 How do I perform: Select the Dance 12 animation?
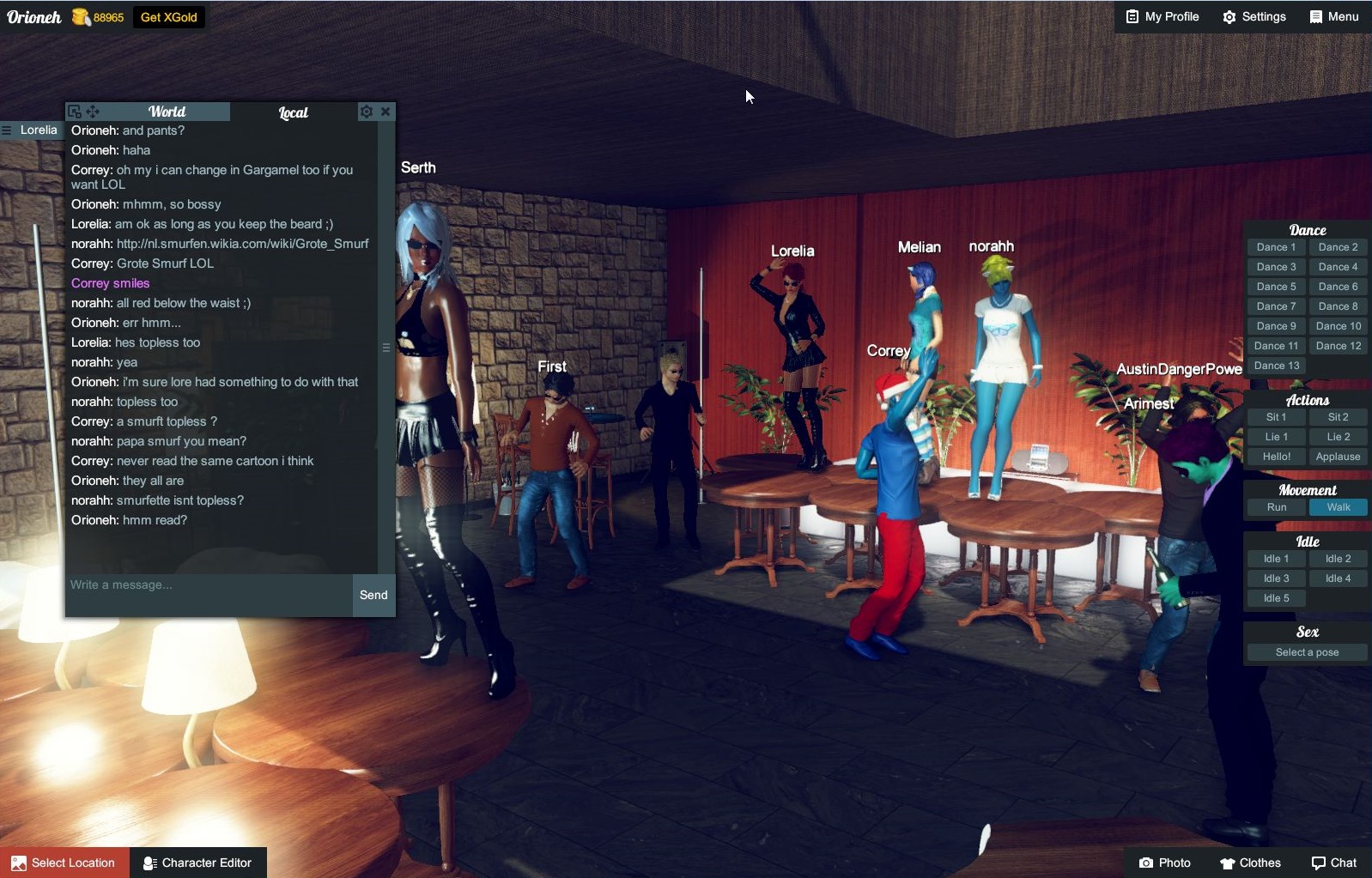pos(1338,346)
